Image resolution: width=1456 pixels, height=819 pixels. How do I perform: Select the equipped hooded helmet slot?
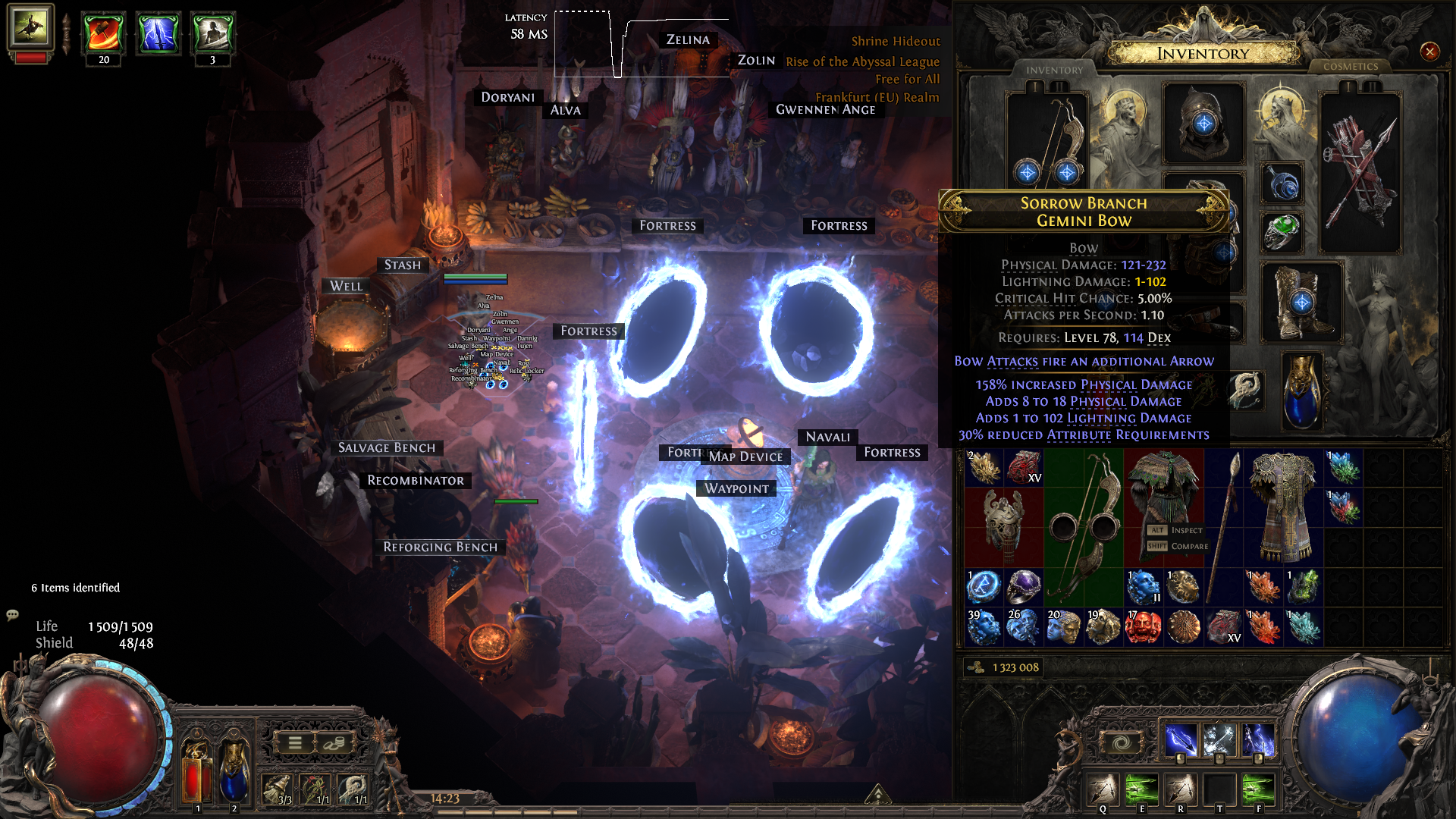click(x=1203, y=123)
